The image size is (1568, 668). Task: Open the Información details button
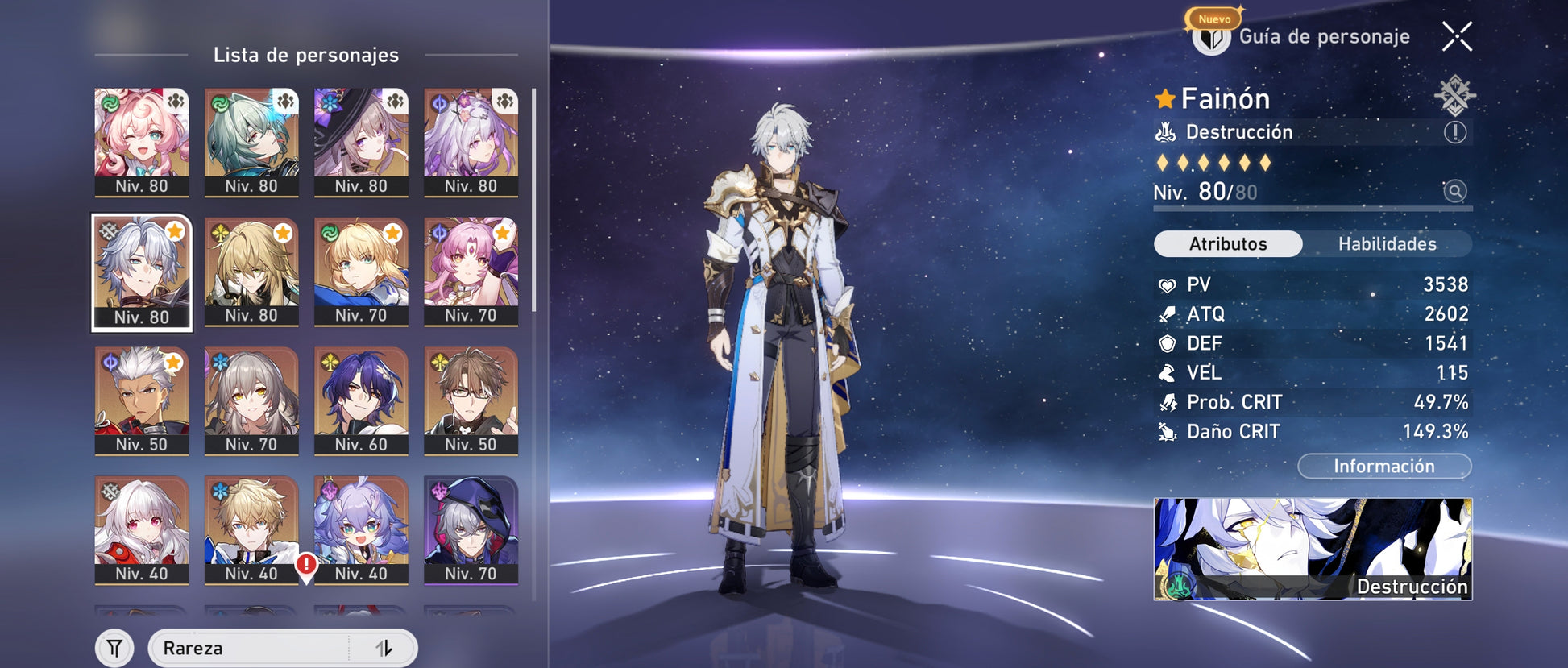(x=1383, y=466)
